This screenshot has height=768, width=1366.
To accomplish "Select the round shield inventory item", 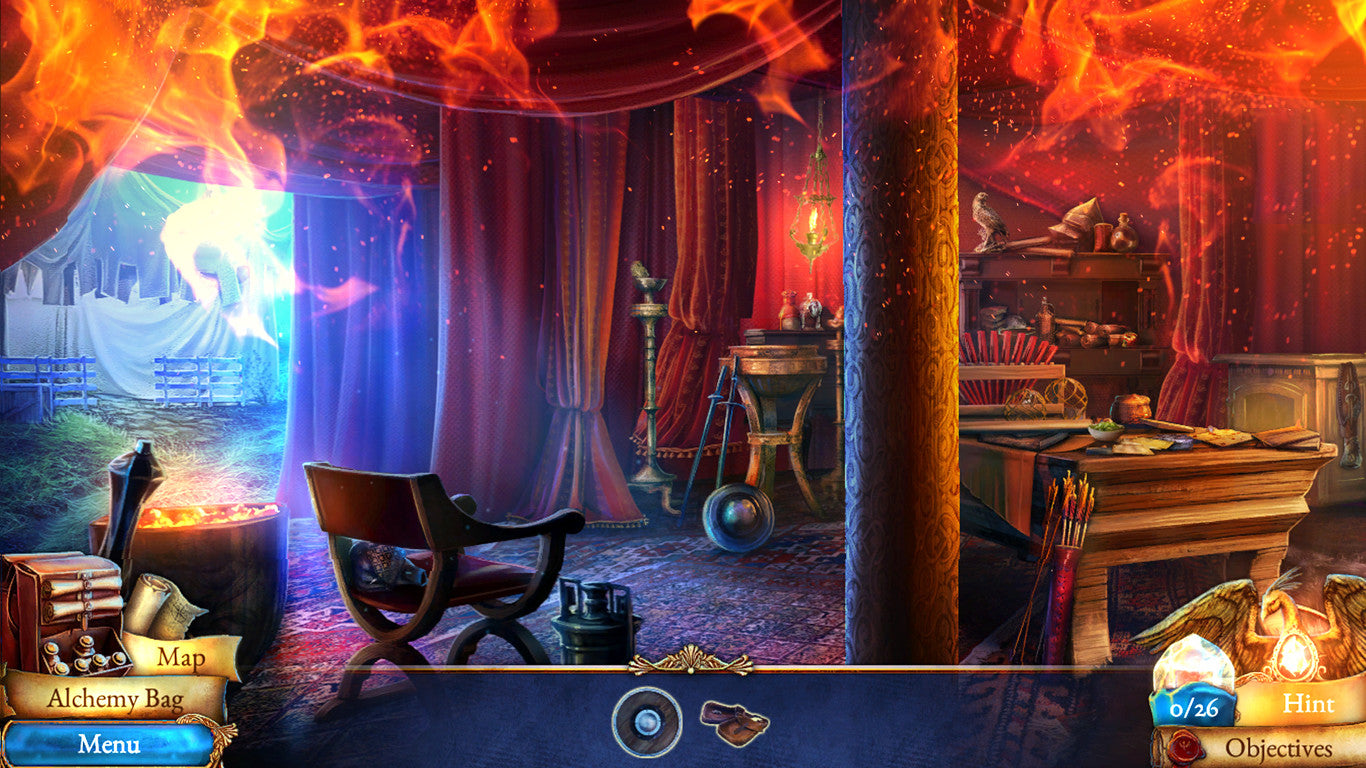I will tap(647, 722).
